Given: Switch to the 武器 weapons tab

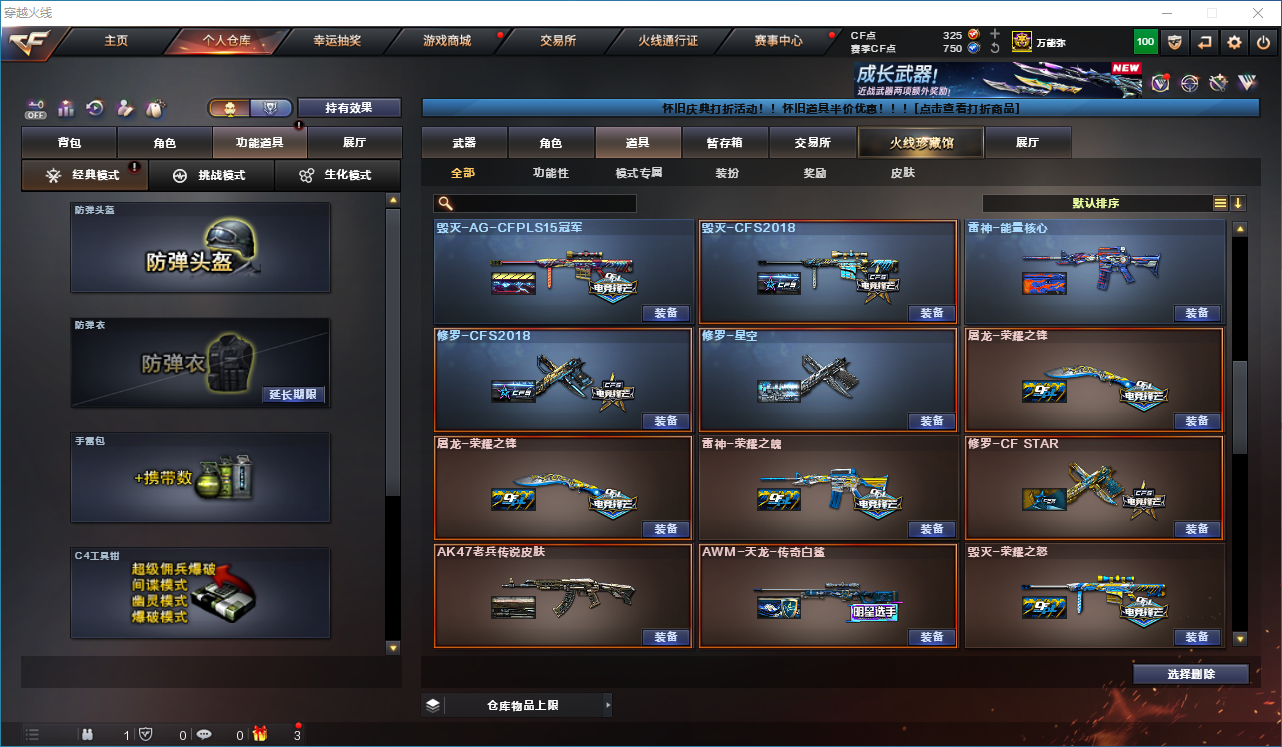Looking at the screenshot, I should click(x=464, y=143).
